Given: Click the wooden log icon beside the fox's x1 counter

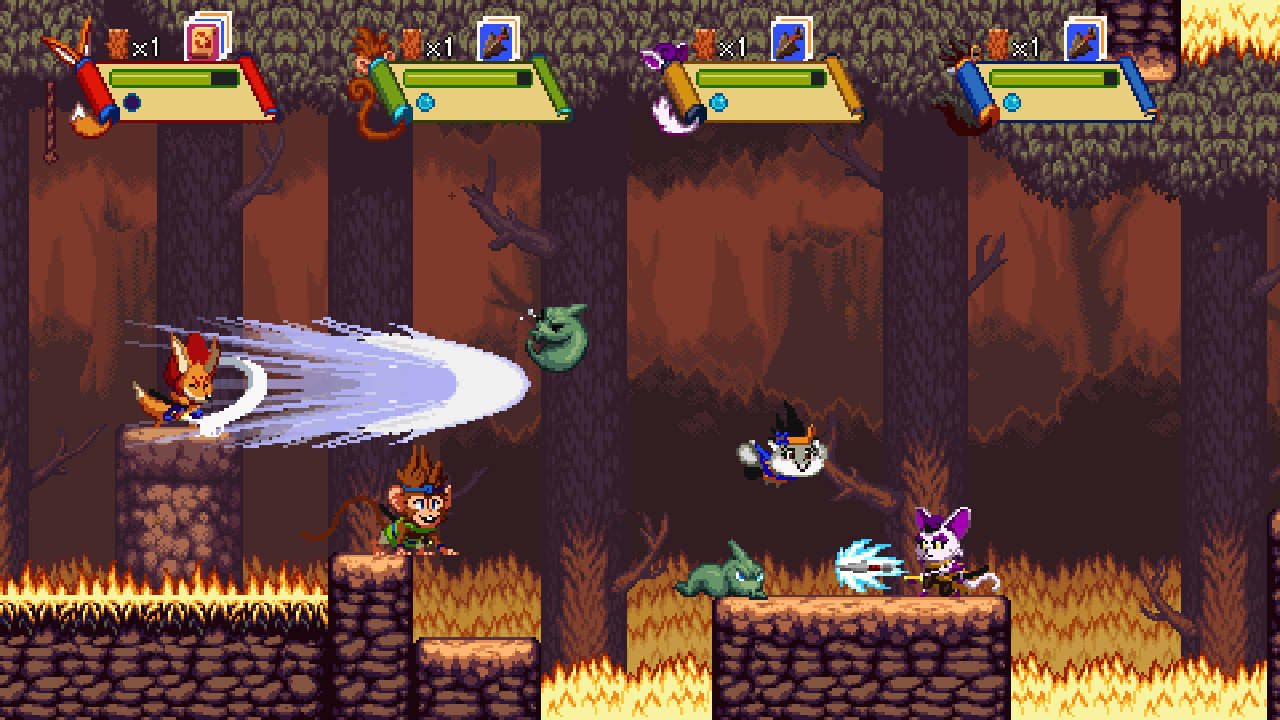Looking at the screenshot, I should [x=117, y=45].
